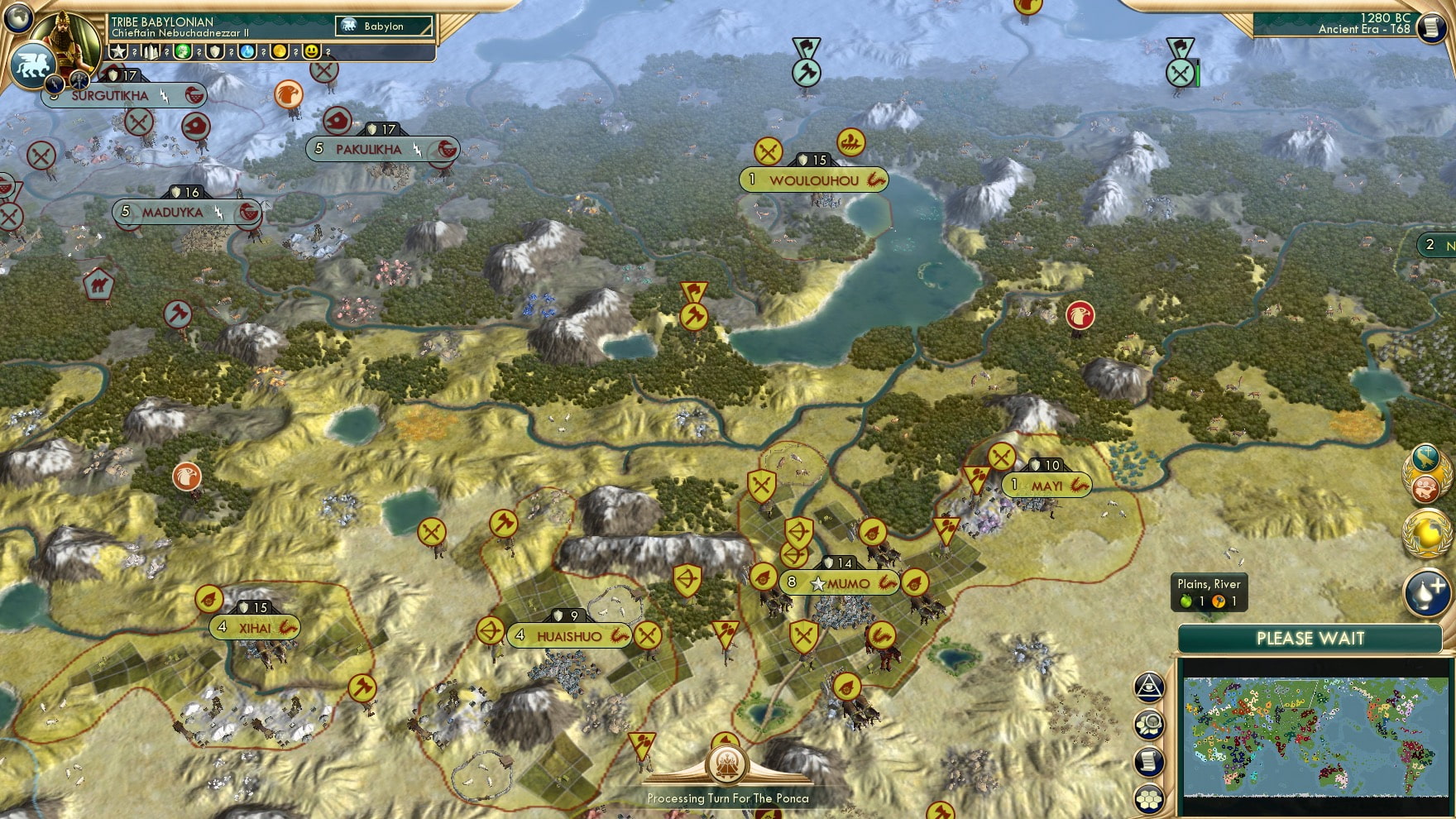Select the Babylon winged-lion emblem top left
The height and width of the screenshot is (819, 1456).
click(x=31, y=65)
